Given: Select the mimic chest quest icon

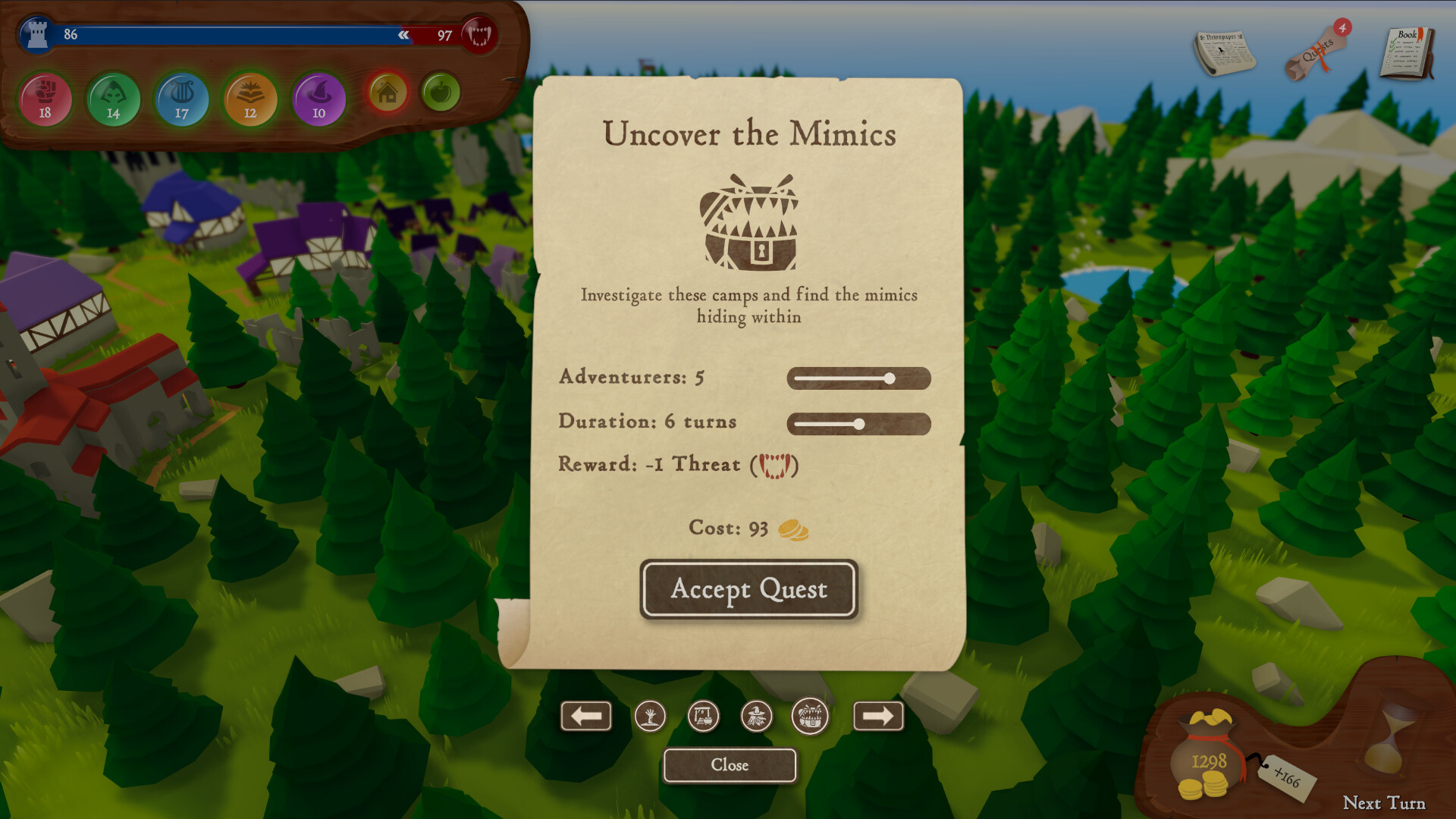Looking at the screenshot, I should [810, 716].
